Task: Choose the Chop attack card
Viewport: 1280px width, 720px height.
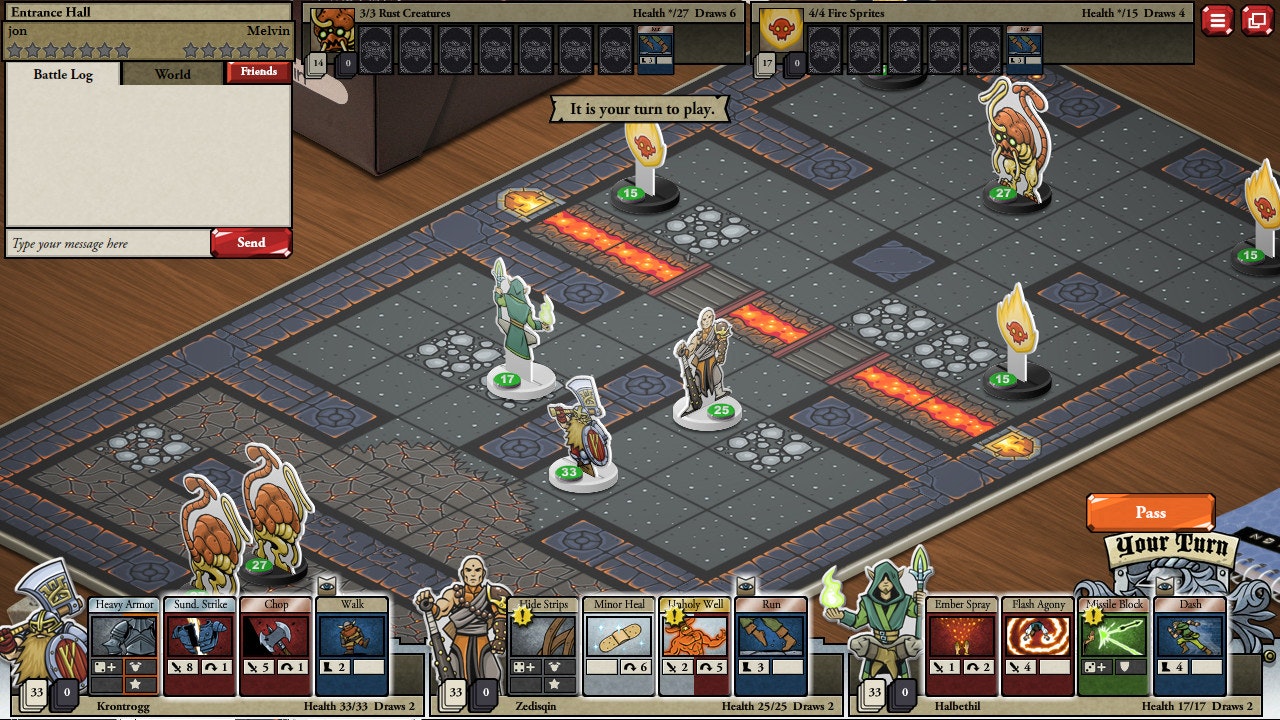Action: [x=276, y=645]
